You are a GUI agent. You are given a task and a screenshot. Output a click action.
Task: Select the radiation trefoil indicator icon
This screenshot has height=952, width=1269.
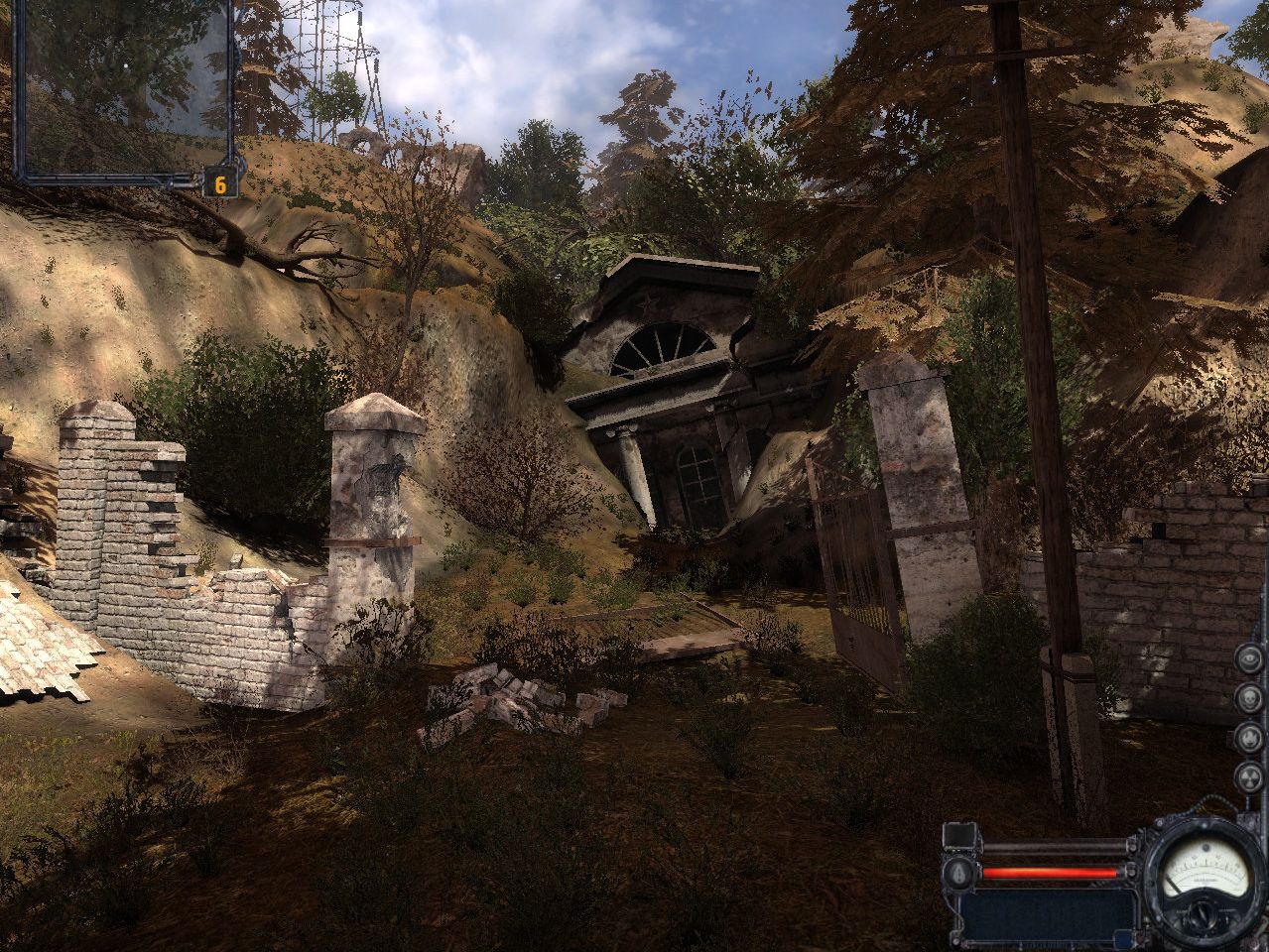pyautogui.click(x=1249, y=776)
